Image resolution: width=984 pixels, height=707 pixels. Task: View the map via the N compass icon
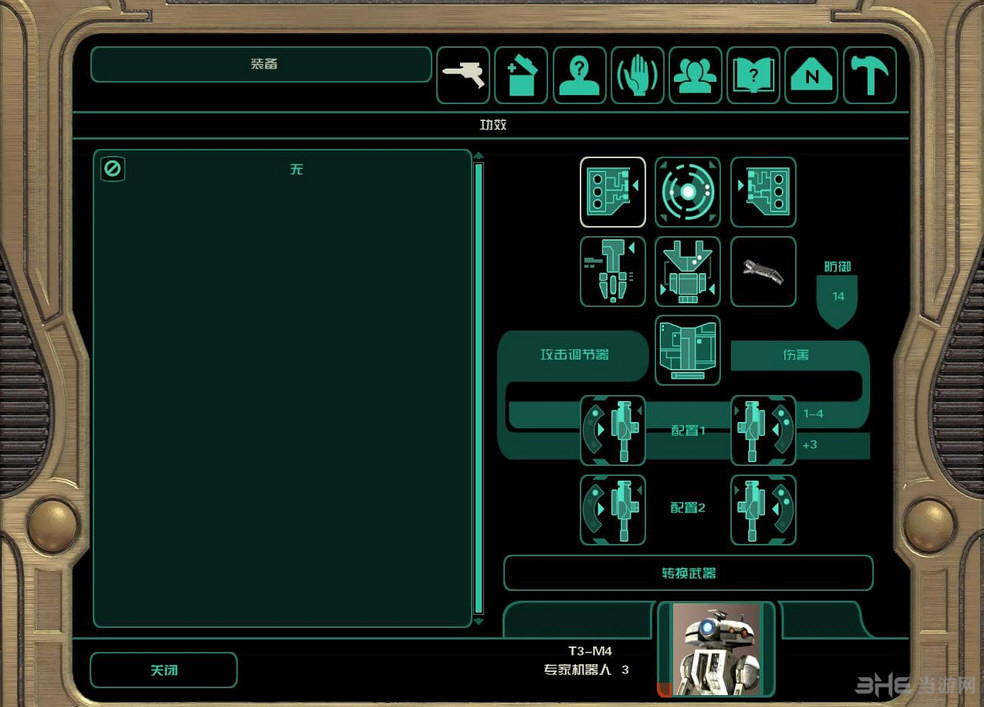coord(811,76)
